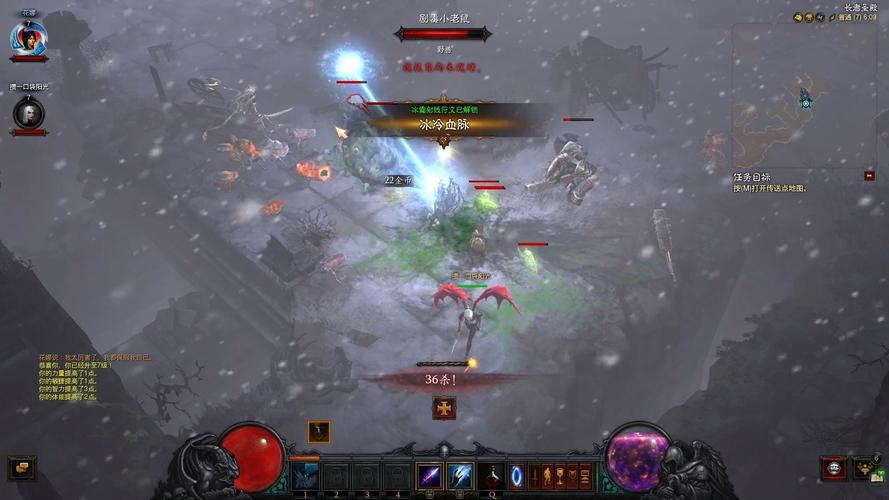The image size is (889, 500).
Task: Open the chat button at bottom left
Action: tap(20, 466)
